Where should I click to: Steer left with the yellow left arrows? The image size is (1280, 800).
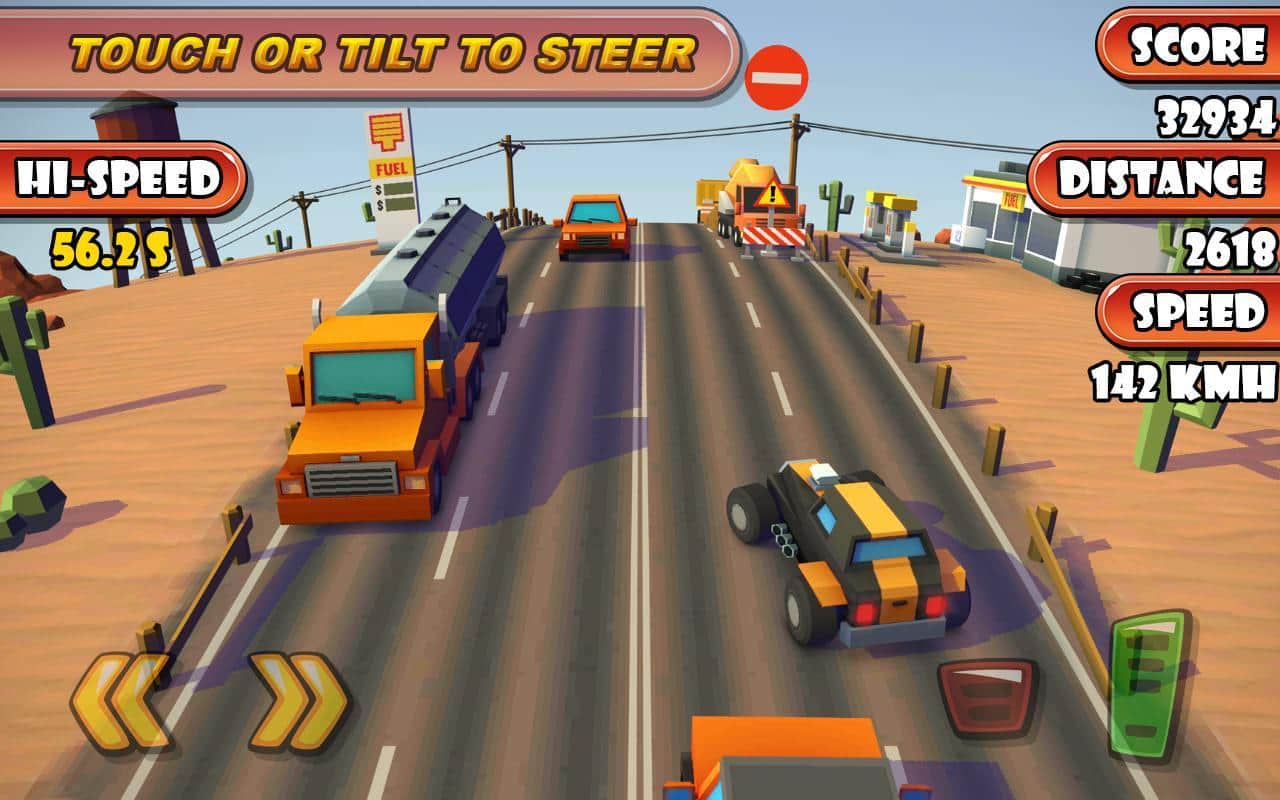120,702
